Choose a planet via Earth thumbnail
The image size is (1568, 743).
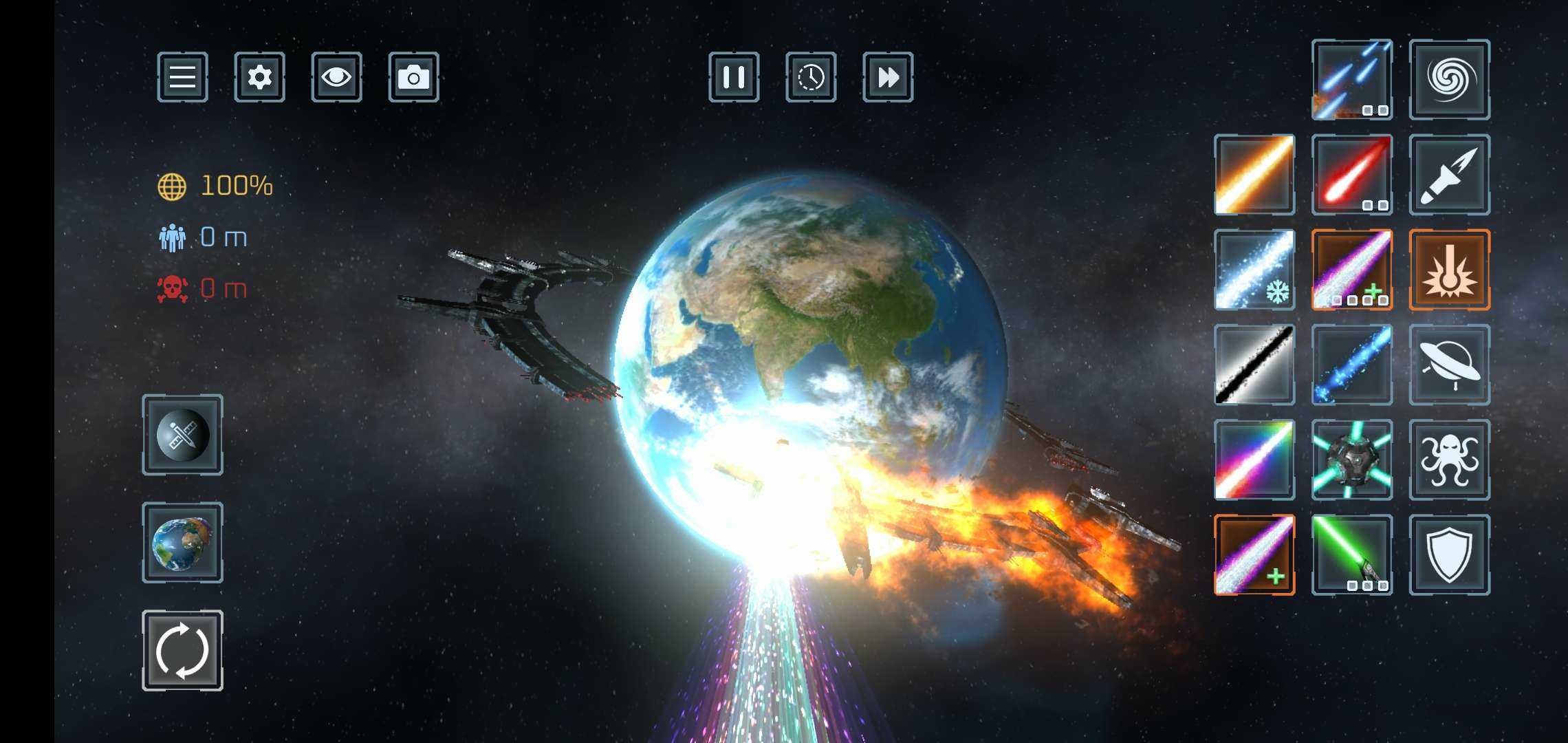182,543
